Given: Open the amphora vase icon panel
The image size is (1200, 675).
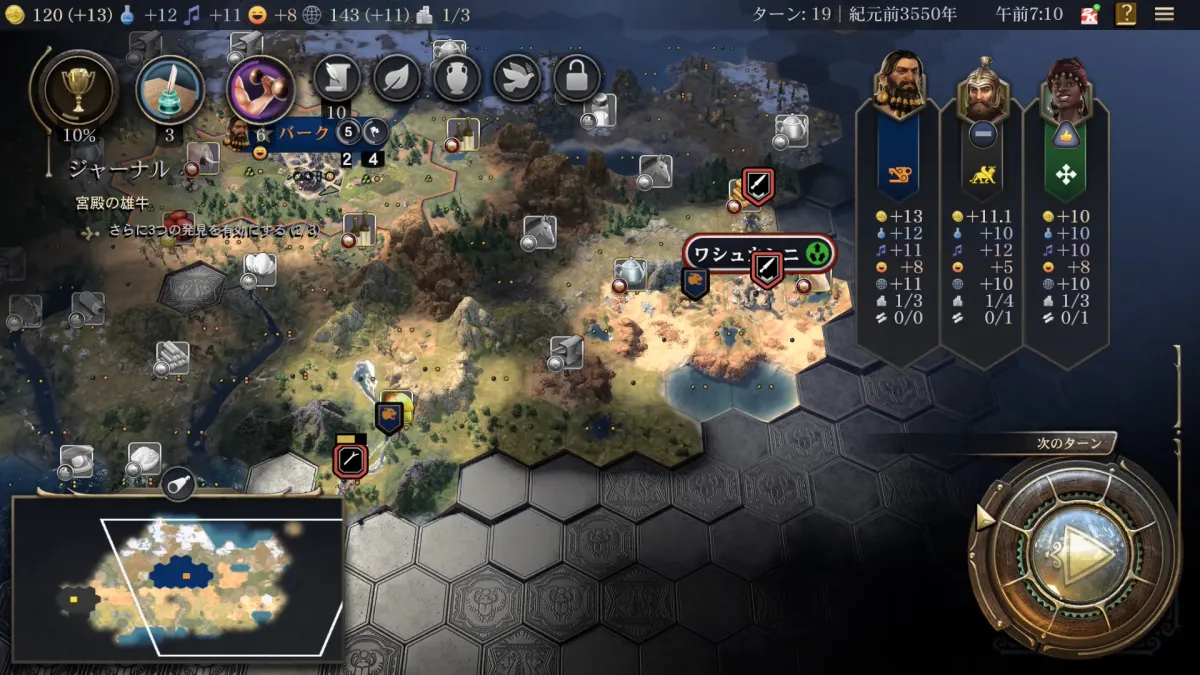Looking at the screenshot, I should click(x=457, y=79).
